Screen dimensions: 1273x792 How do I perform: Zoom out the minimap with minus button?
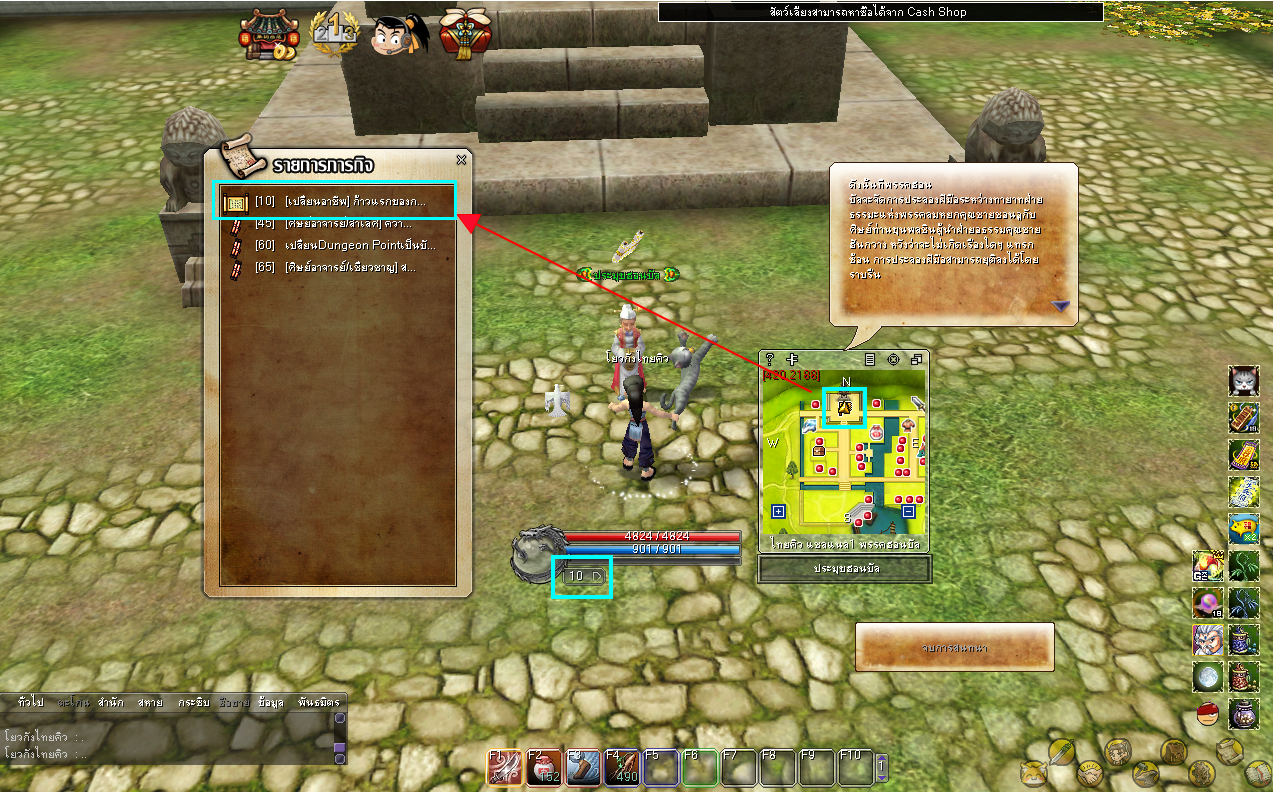[x=908, y=512]
